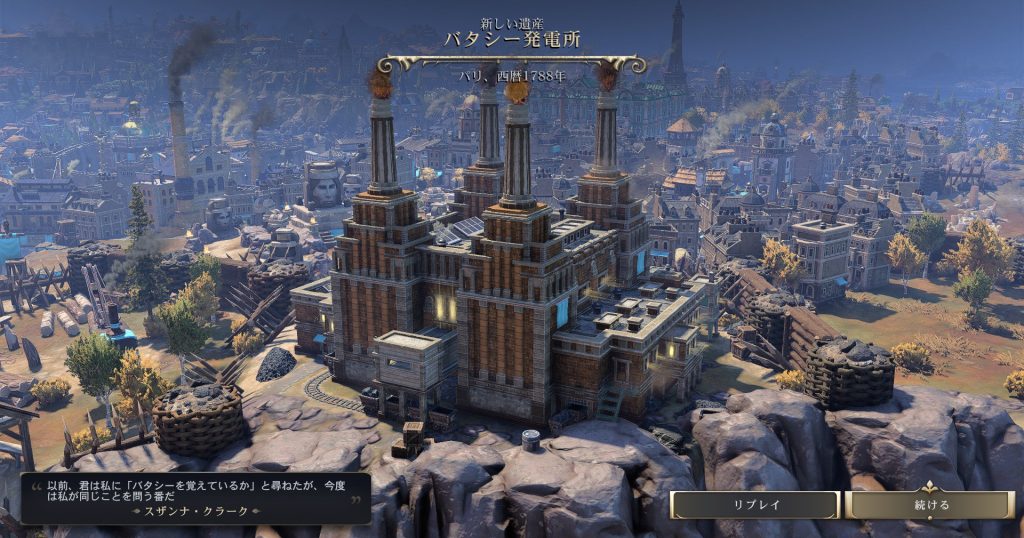The height and width of the screenshot is (538, 1024).
Task: Continue with the 続ける button
Action: [931, 505]
